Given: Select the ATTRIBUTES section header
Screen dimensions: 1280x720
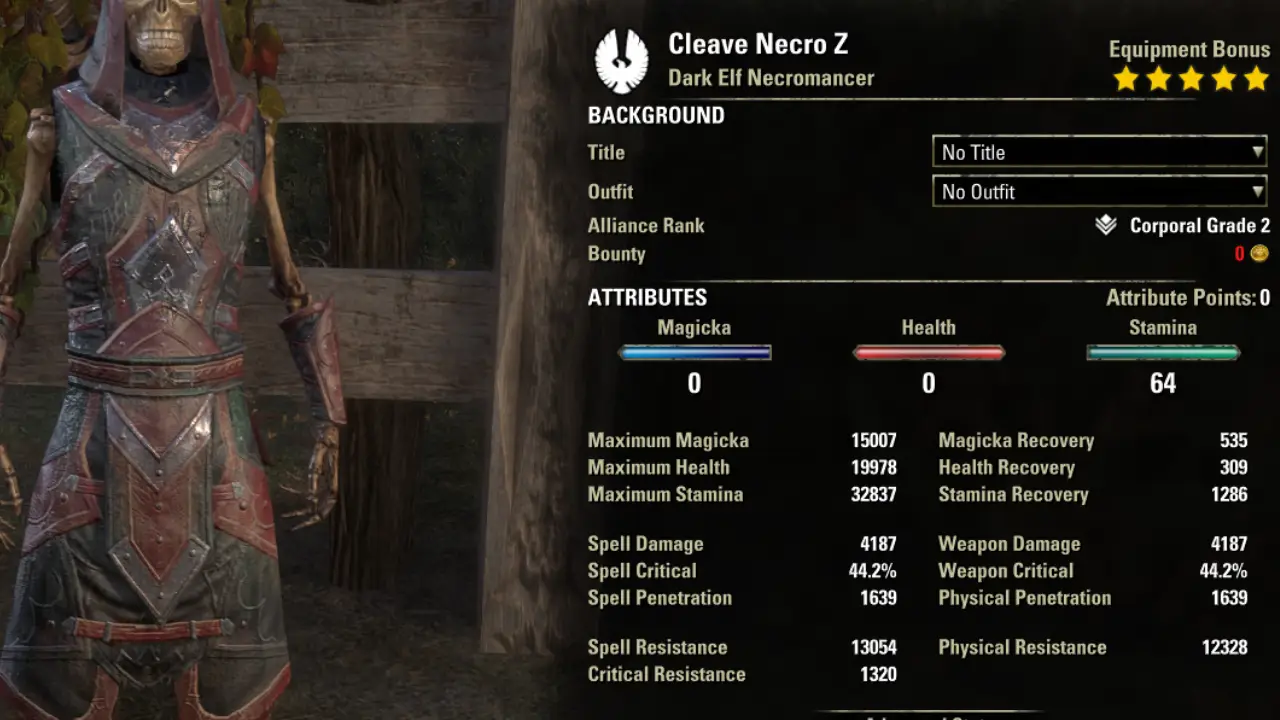Looking at the screenshot, I should (647, 297).
